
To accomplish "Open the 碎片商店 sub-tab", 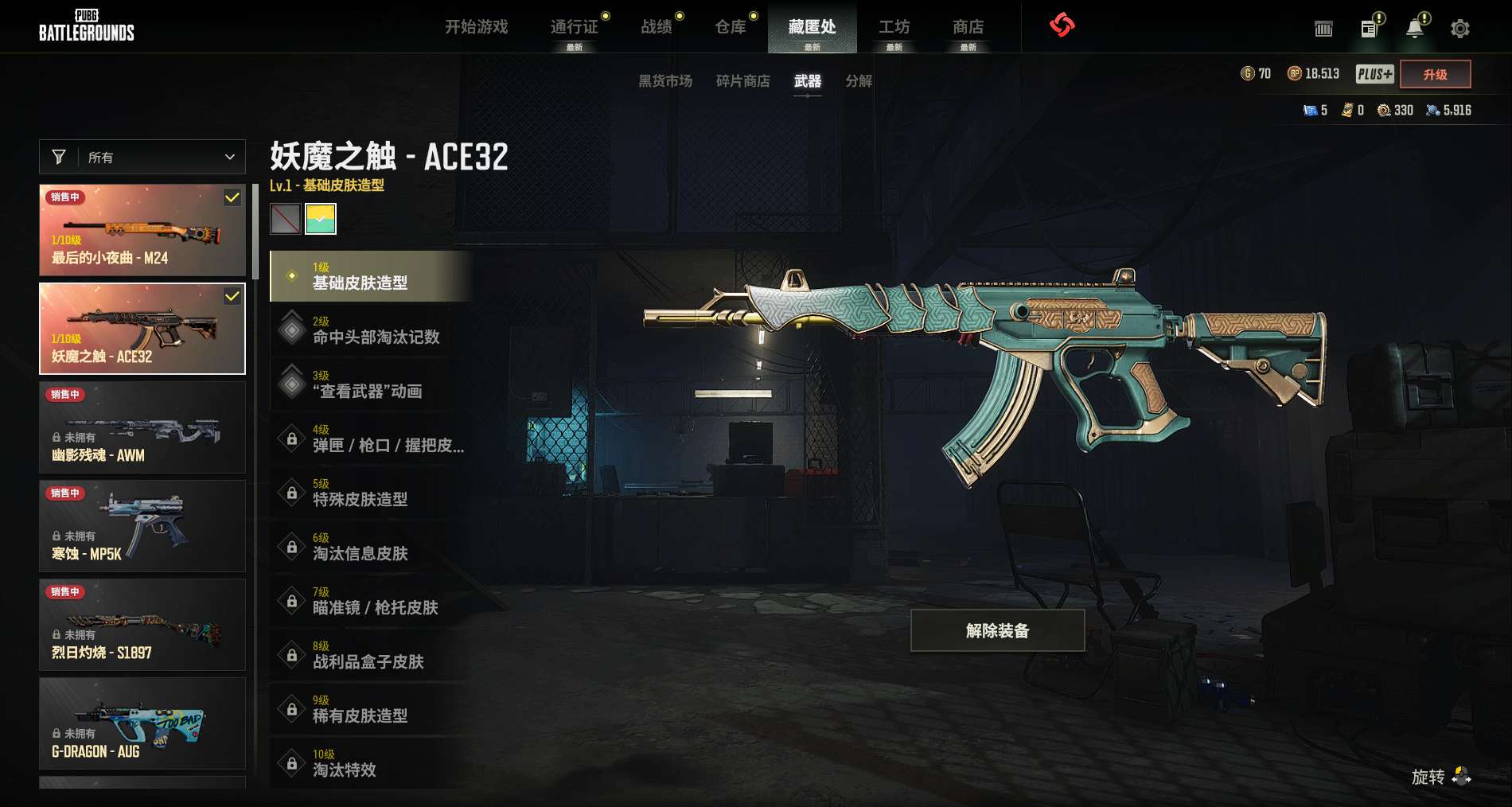I will 743,81.
